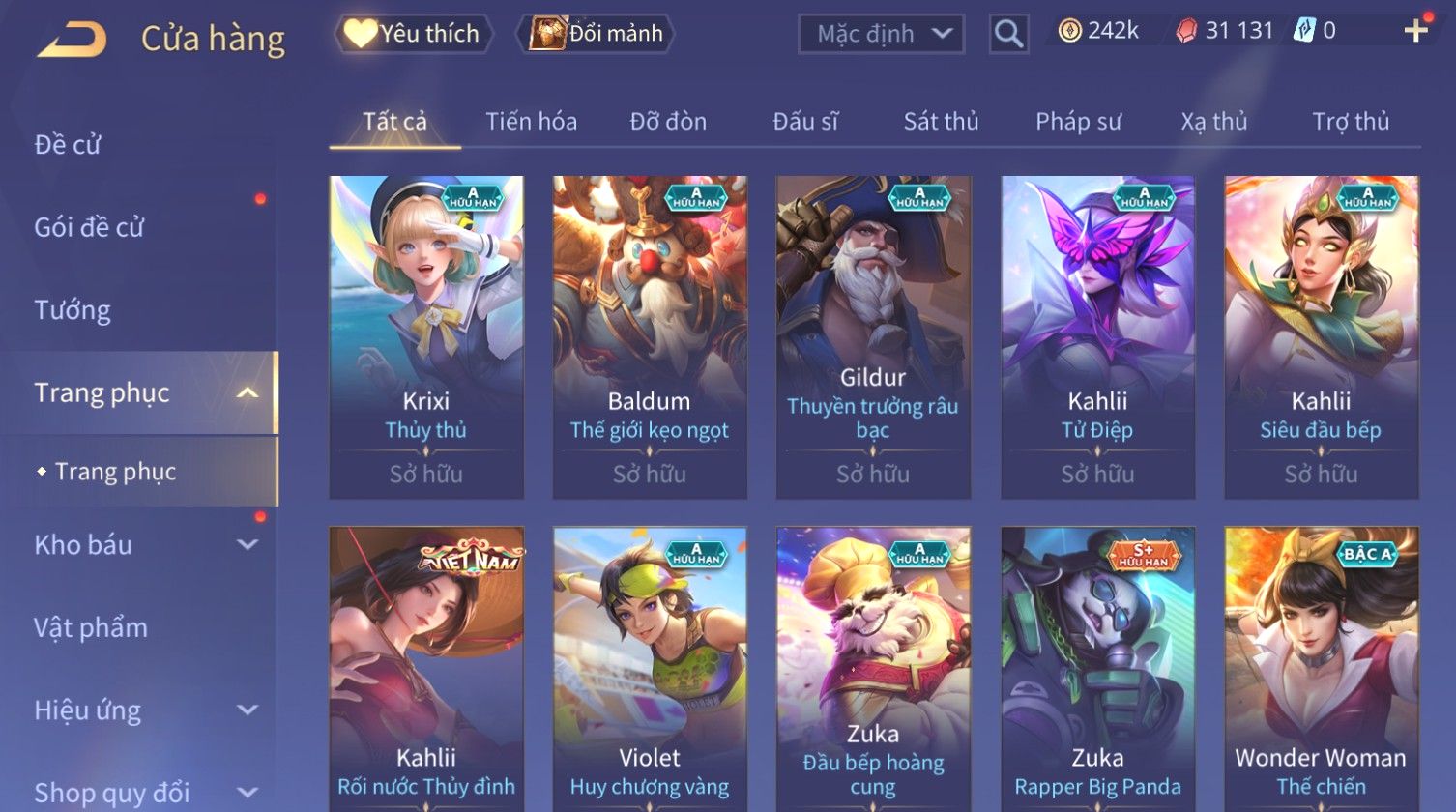Select the Sát thủ tab

coord(941,122)
